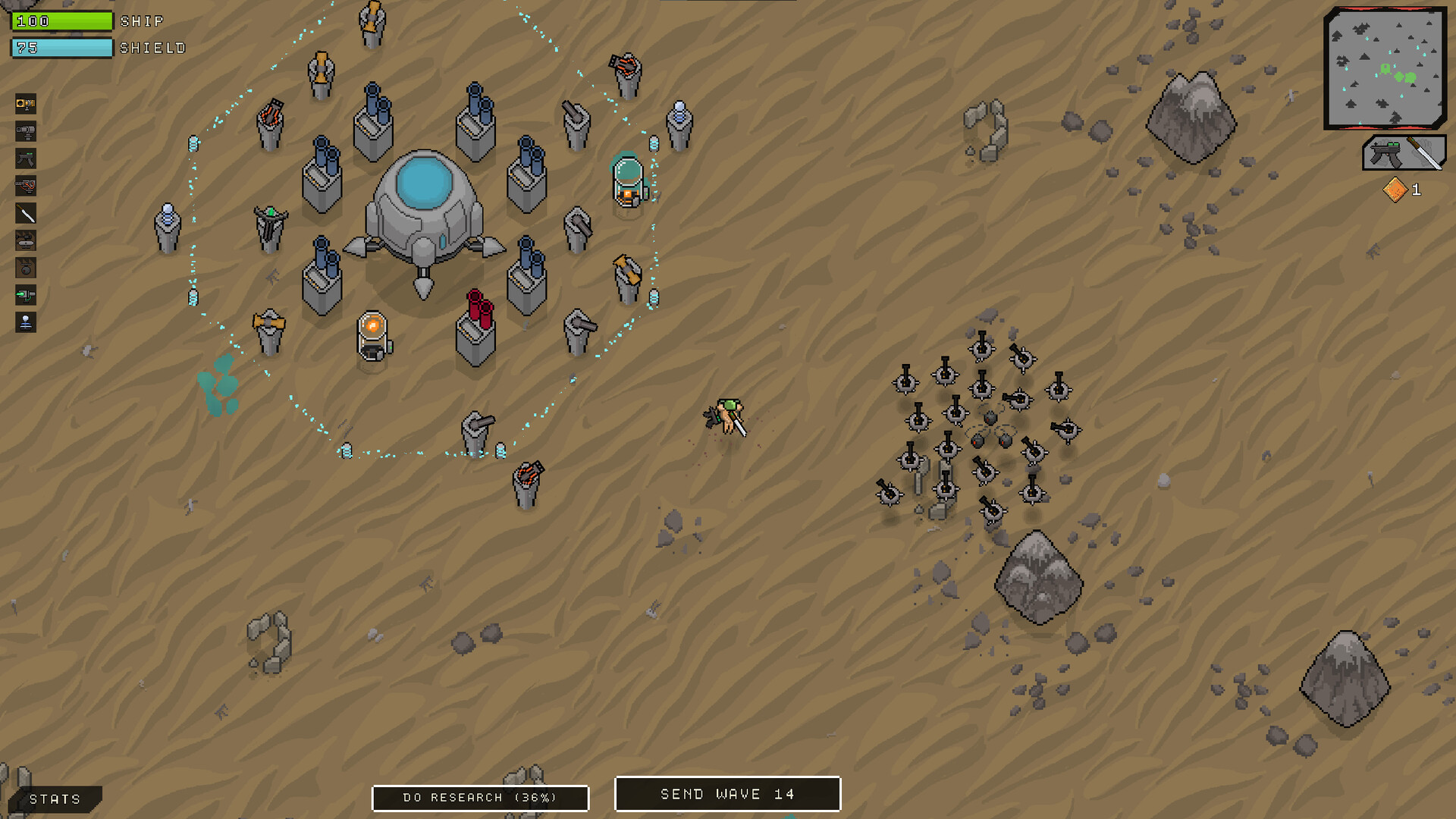This screenshot has height=819, width=1456.
Task: Click the green SHIP health bar
Action: point(61,21)
